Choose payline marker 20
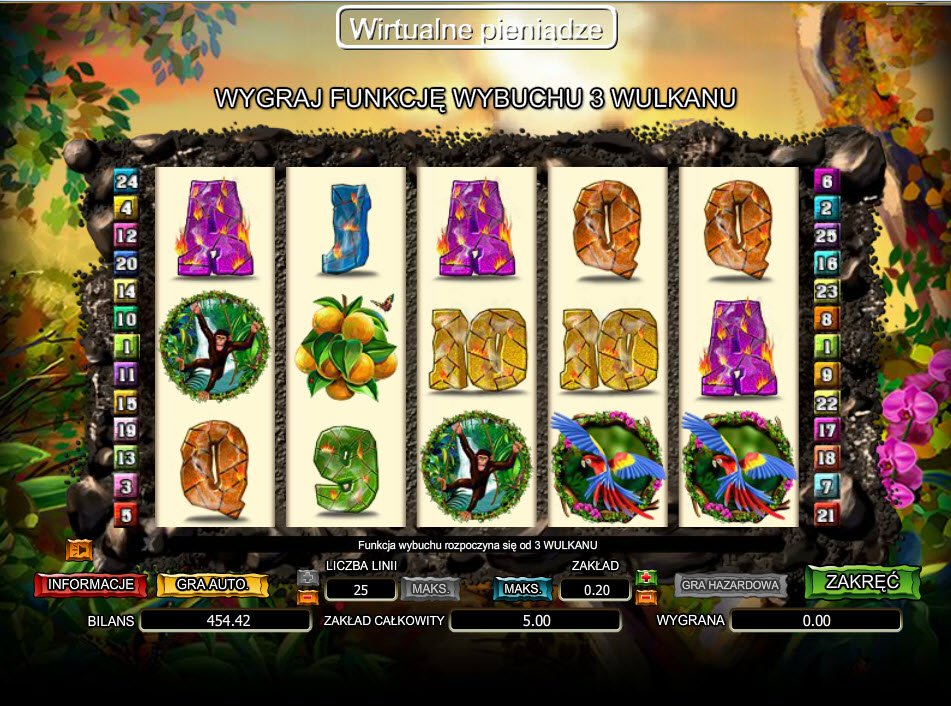 [126, 264]
